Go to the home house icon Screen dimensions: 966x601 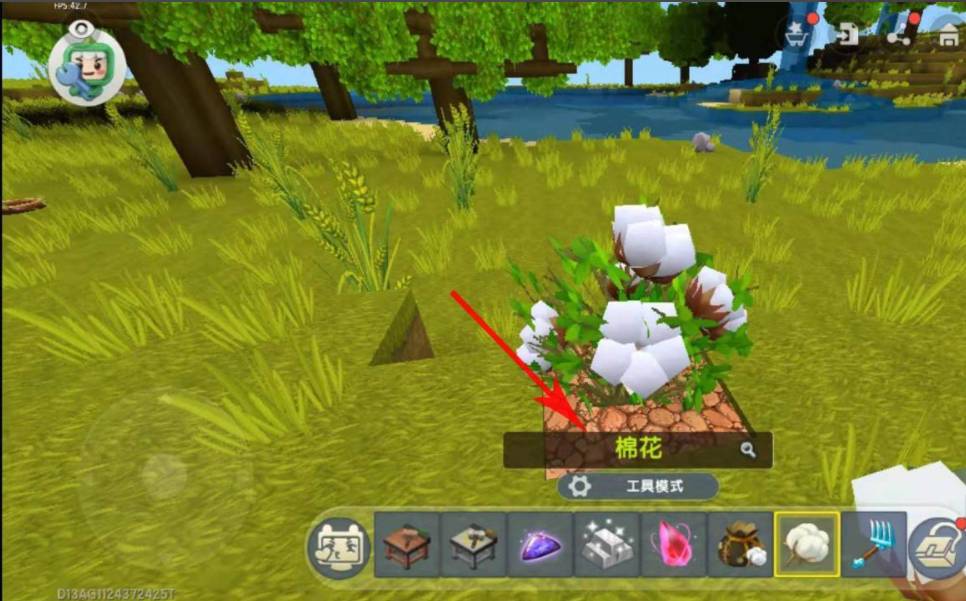[x=948, y=35]
